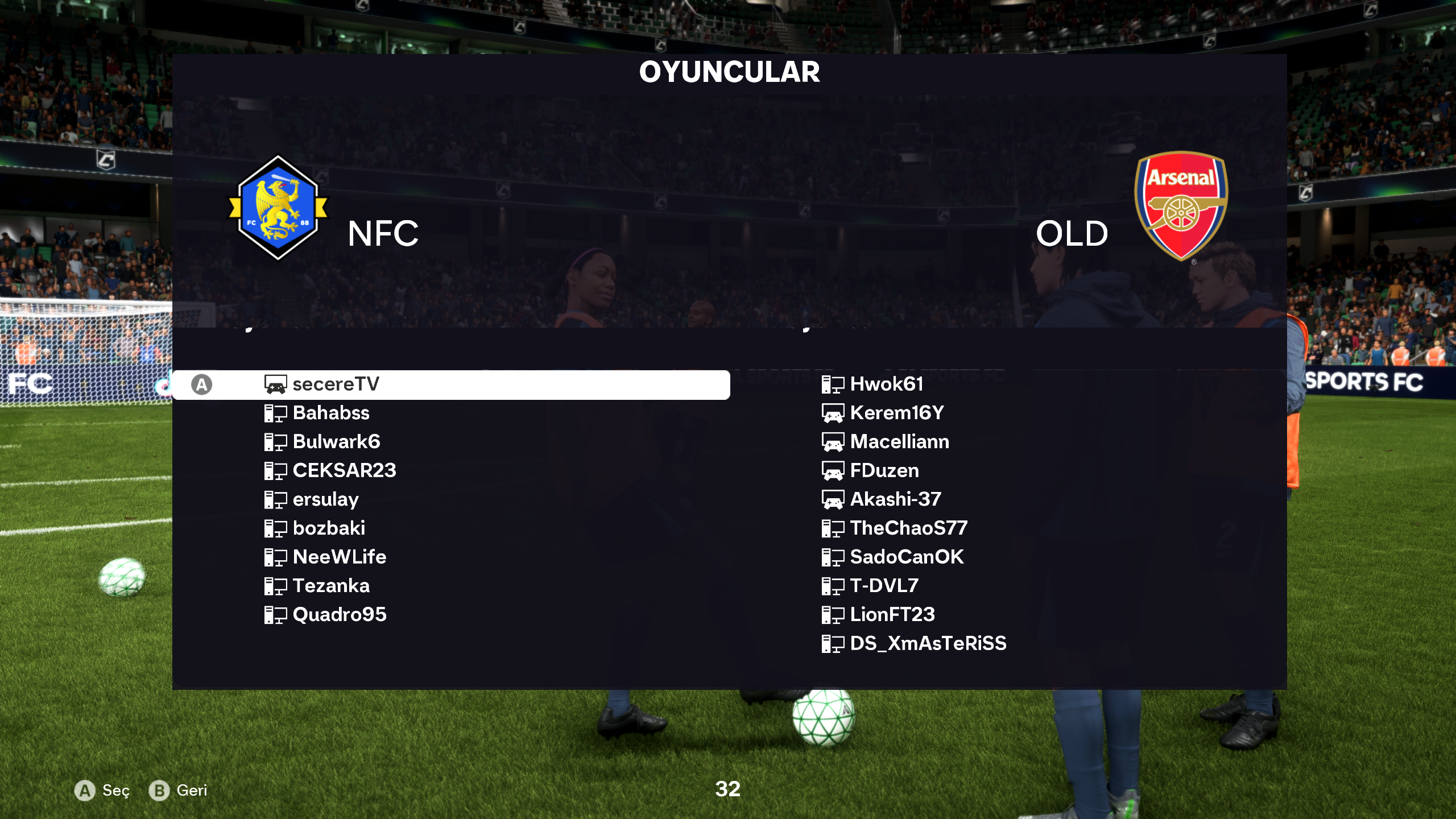Choose Bahabss from the player list
This screenshot has width=1456, height=819.
[331, 413]
